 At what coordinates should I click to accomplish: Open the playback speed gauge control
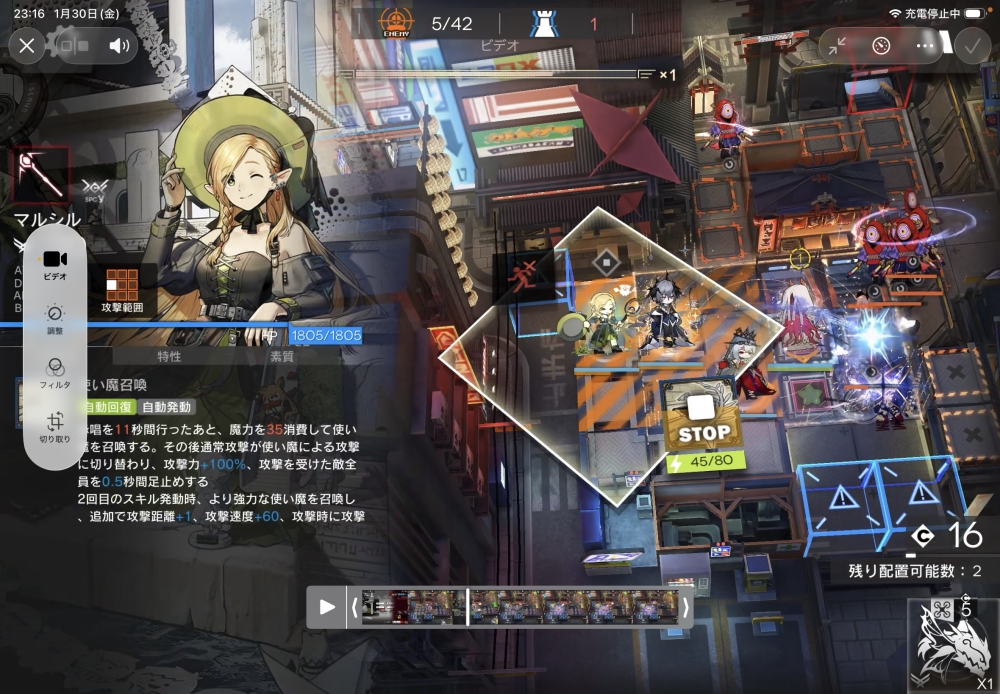(881, 45)
